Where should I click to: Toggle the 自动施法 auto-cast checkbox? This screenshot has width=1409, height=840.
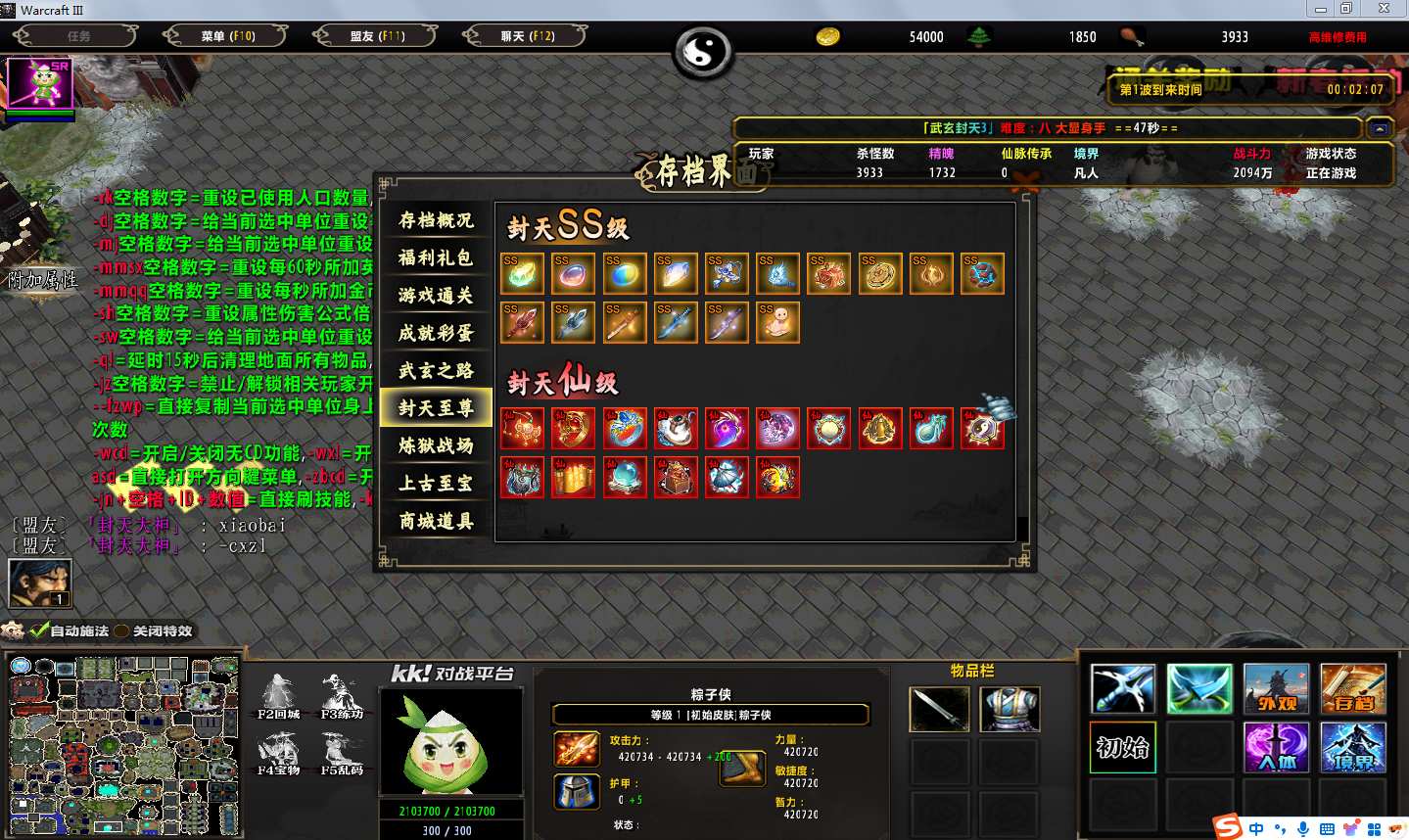coord(40,630)
